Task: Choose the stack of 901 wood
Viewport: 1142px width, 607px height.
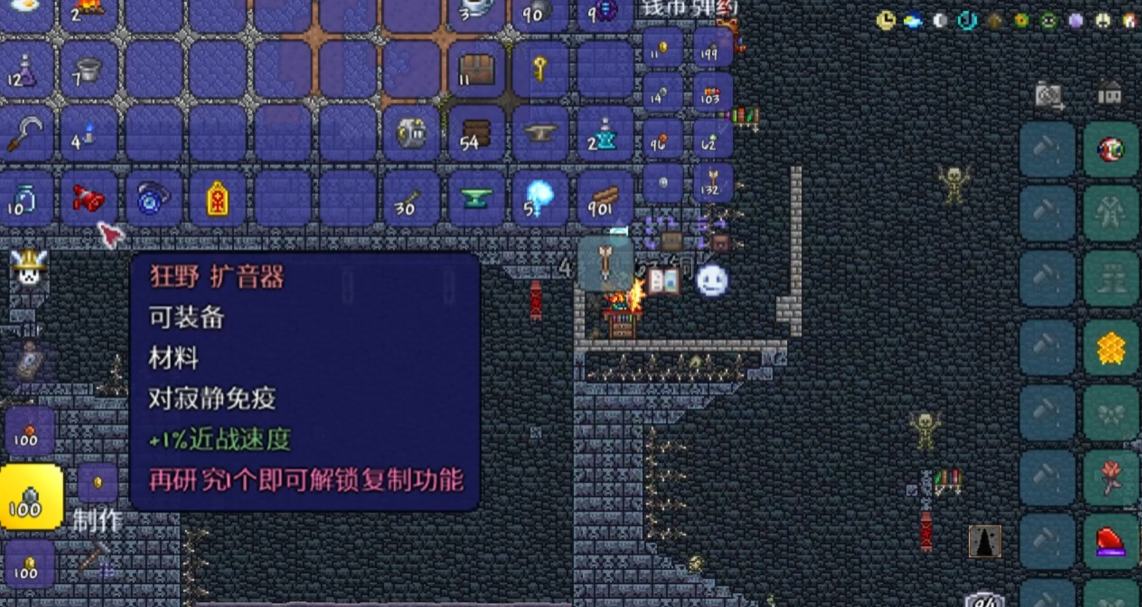Action: pos(605,198)
